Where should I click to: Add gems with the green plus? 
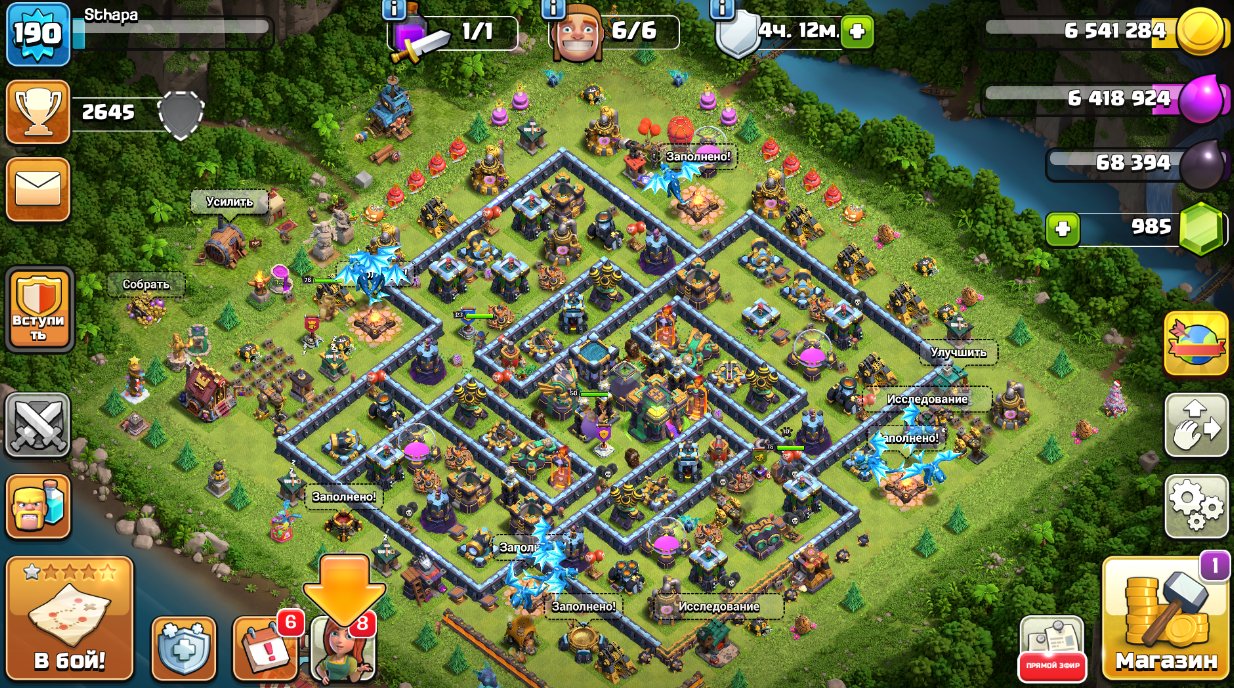point(1062,229)
